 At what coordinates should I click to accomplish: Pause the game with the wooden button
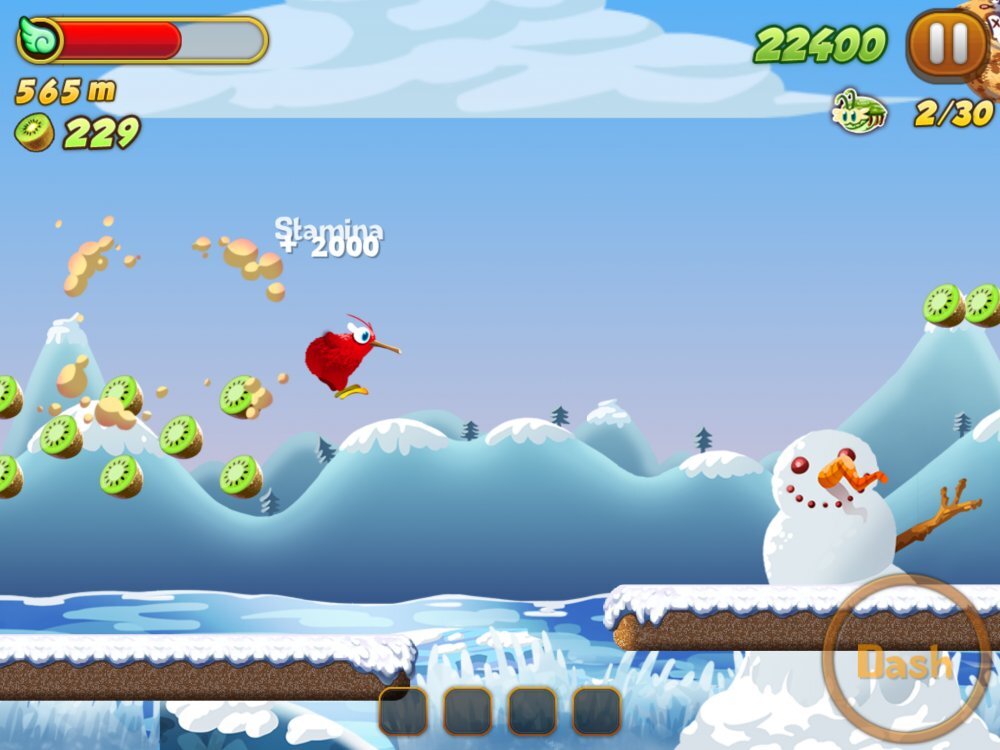(x=945, y=44)
